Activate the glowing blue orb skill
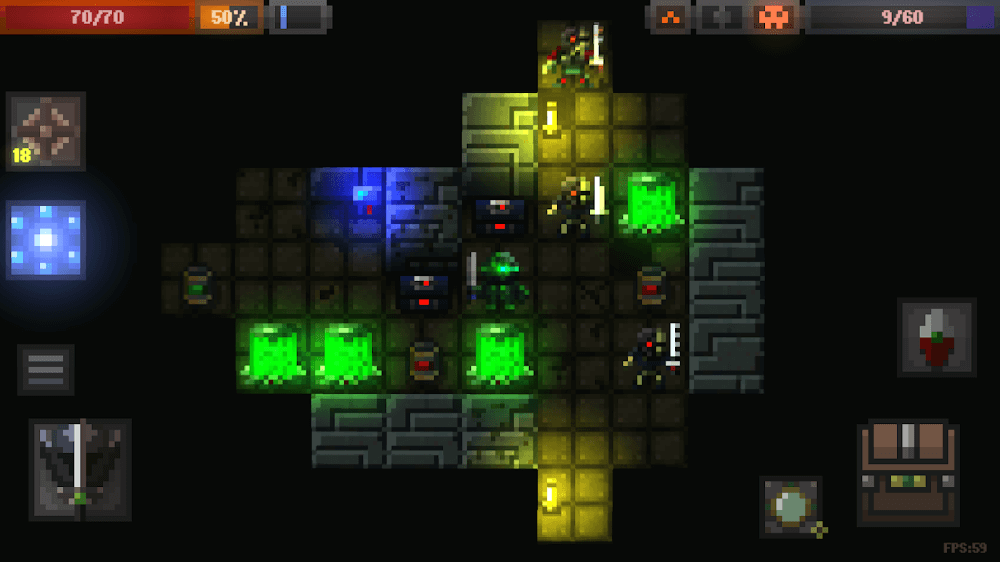The height and width of the screenshot is (562, 1000). pos(46,240)
